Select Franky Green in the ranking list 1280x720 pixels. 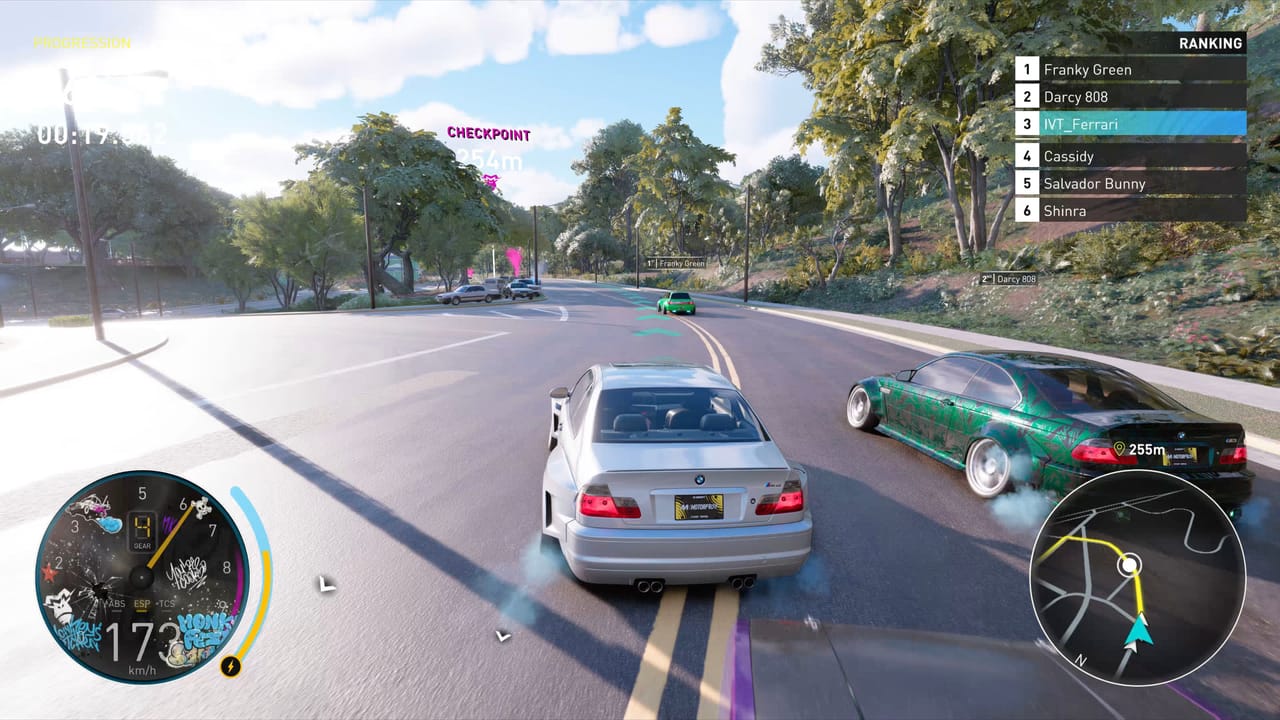click(x=1130, y=69)
